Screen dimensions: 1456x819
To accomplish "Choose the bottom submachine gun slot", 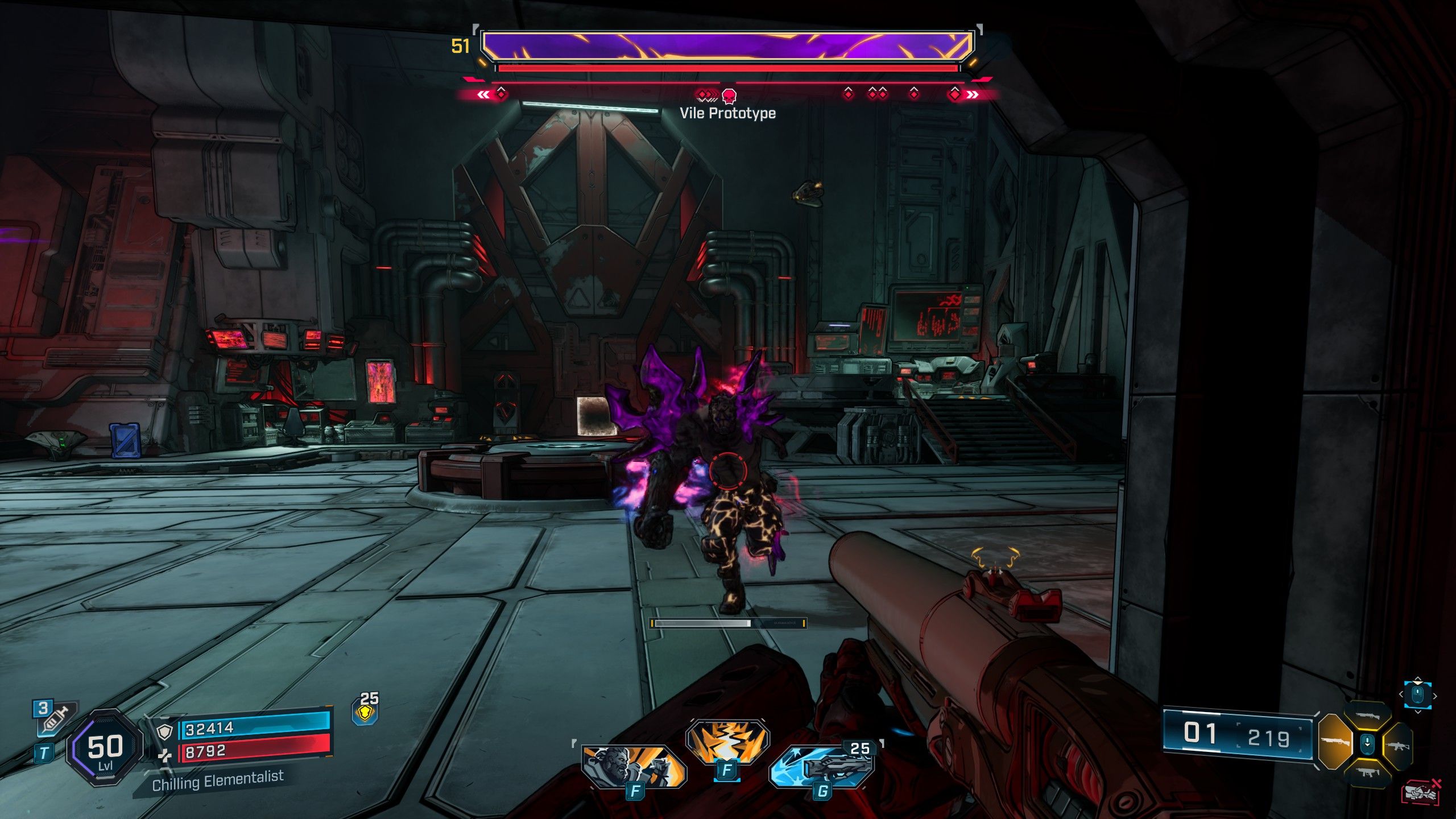I will point(1367,772).
